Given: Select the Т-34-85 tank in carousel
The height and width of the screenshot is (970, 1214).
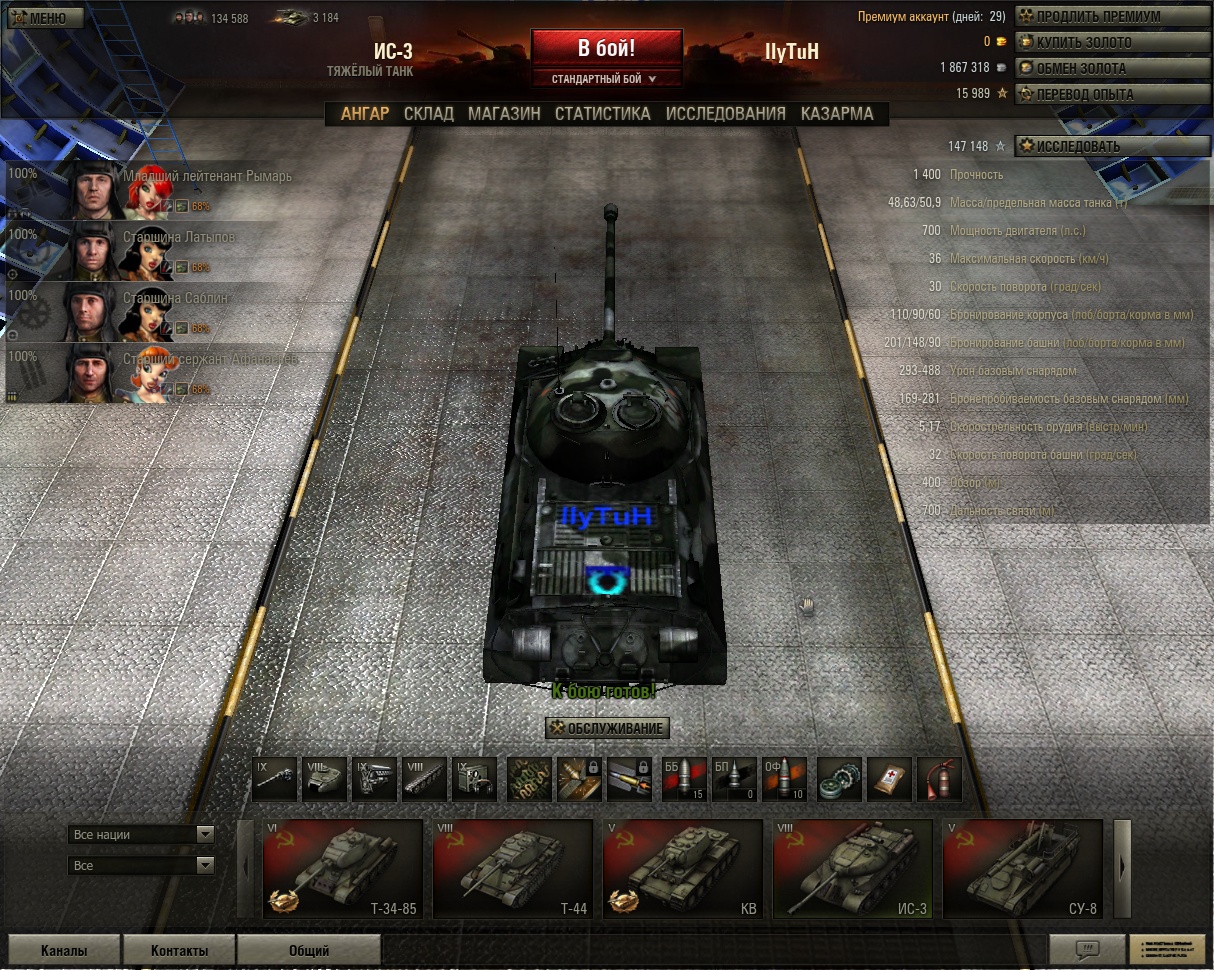Looking at the screenshot, I should coord(342,868).
